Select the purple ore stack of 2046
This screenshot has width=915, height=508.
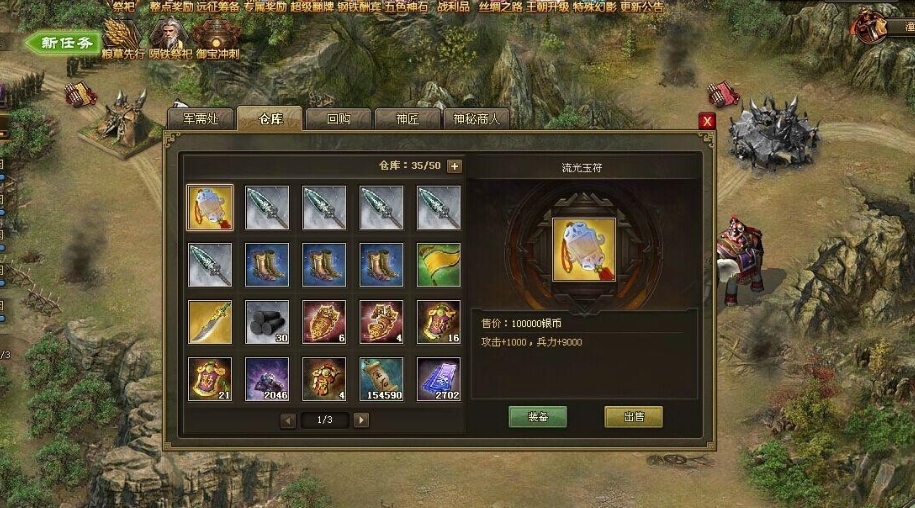coord(267,380)
